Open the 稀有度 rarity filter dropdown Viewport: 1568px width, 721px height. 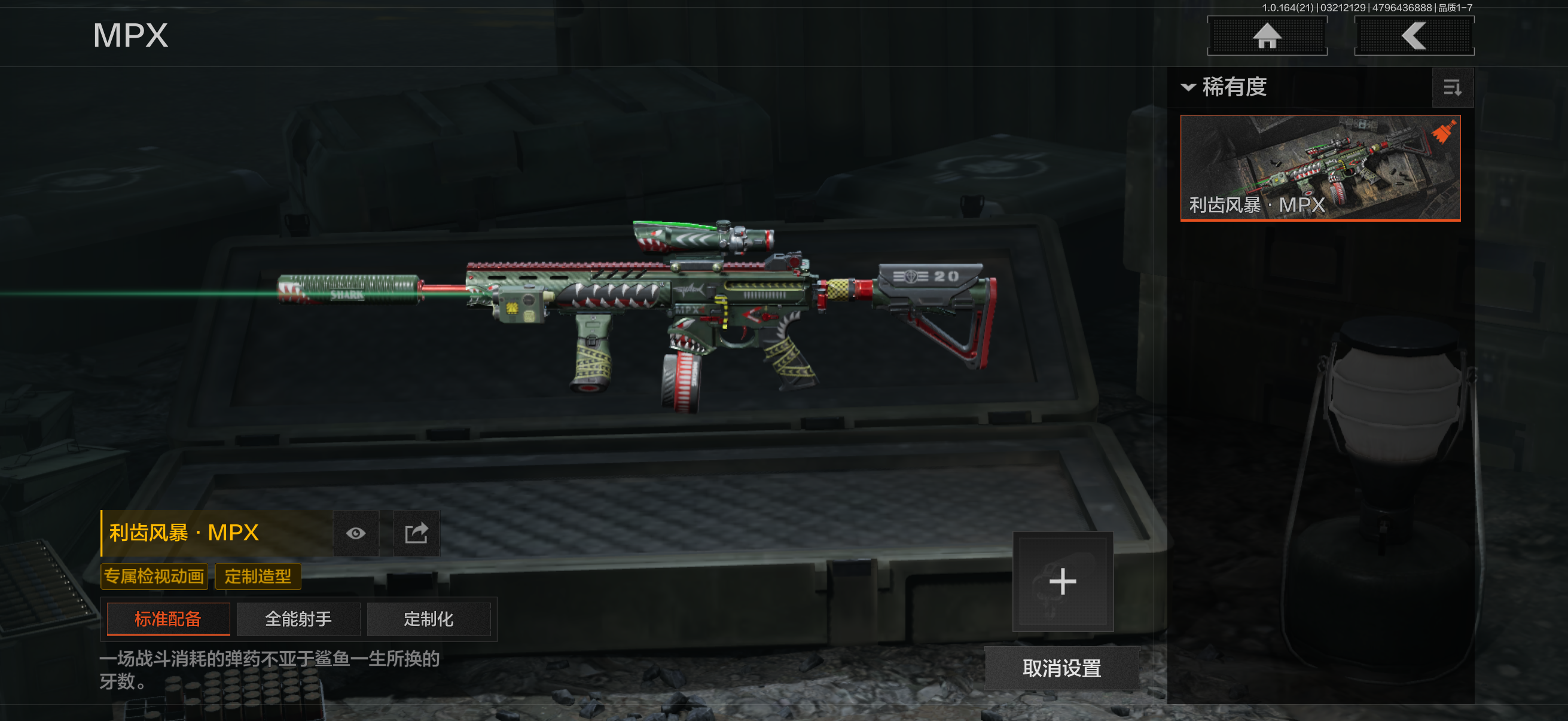pos(1225,87)
